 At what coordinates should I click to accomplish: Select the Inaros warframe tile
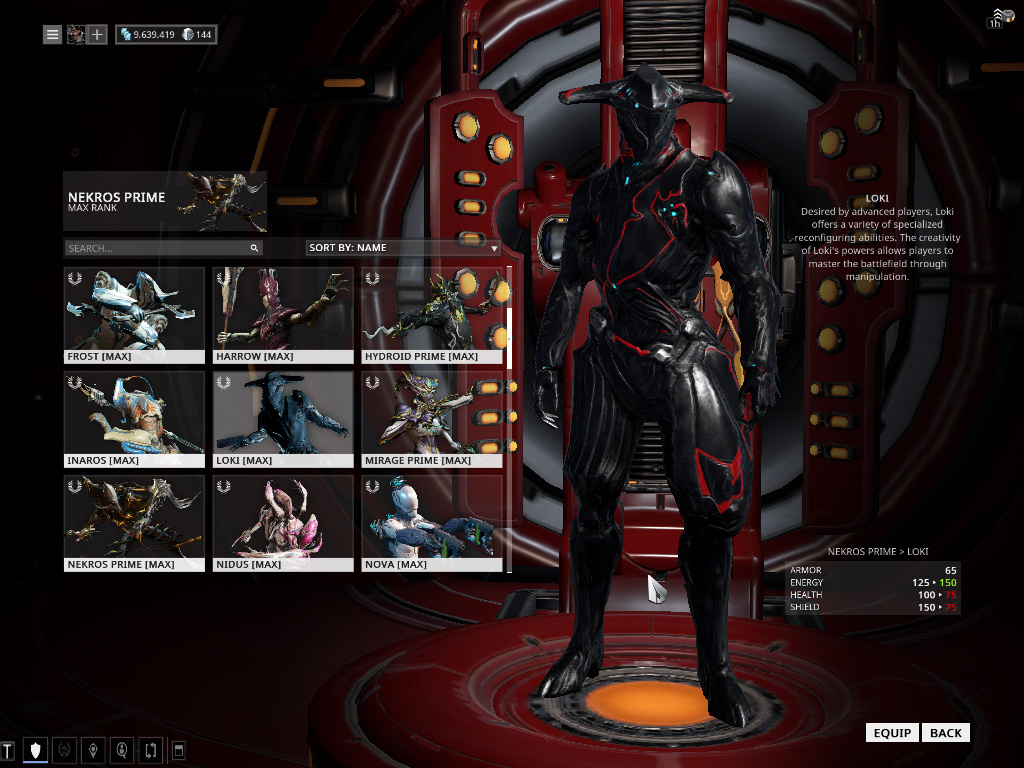click(134, 419)
